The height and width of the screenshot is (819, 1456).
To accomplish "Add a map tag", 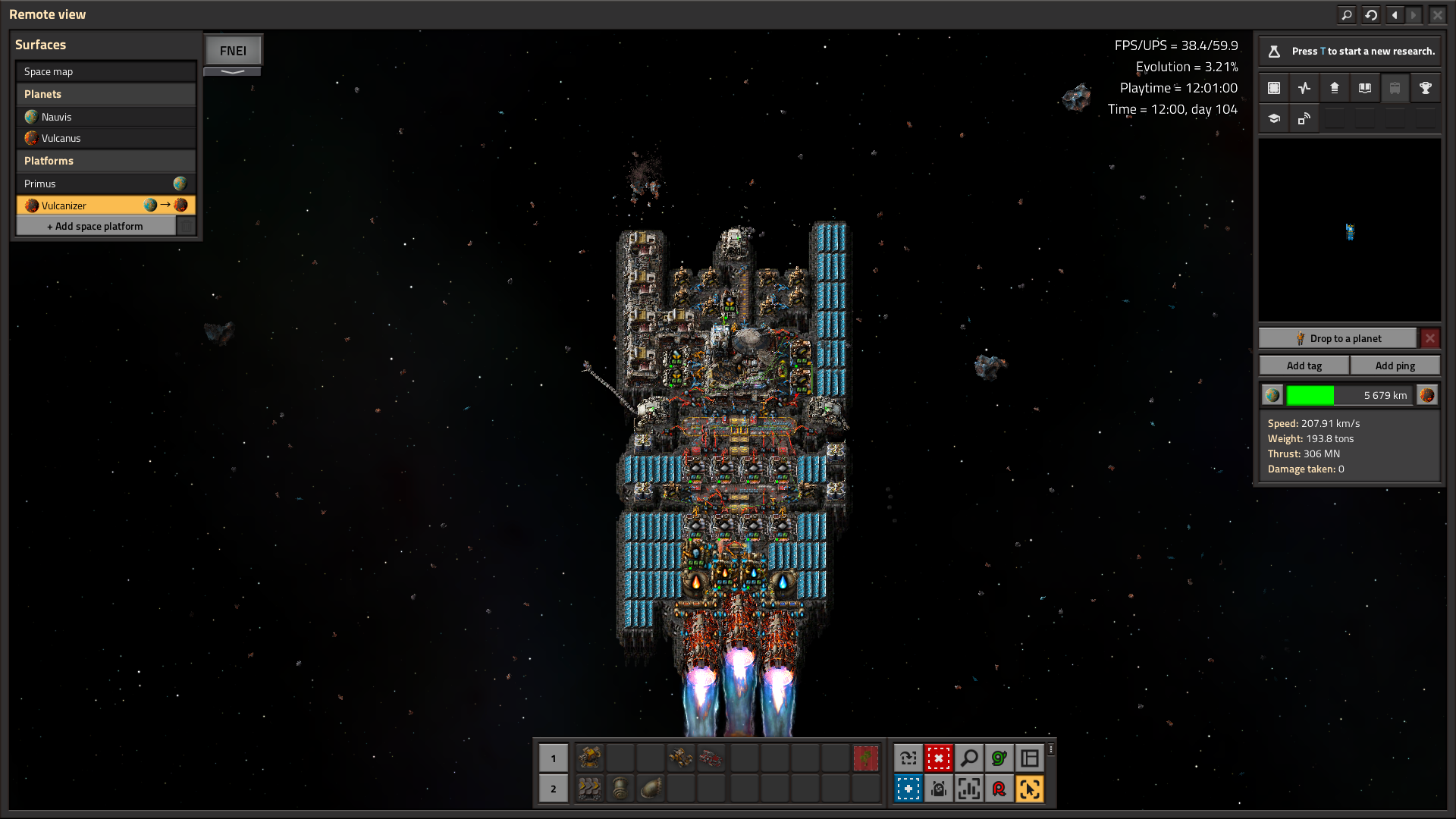I will pyautogui.click(x=1304, y=366).
